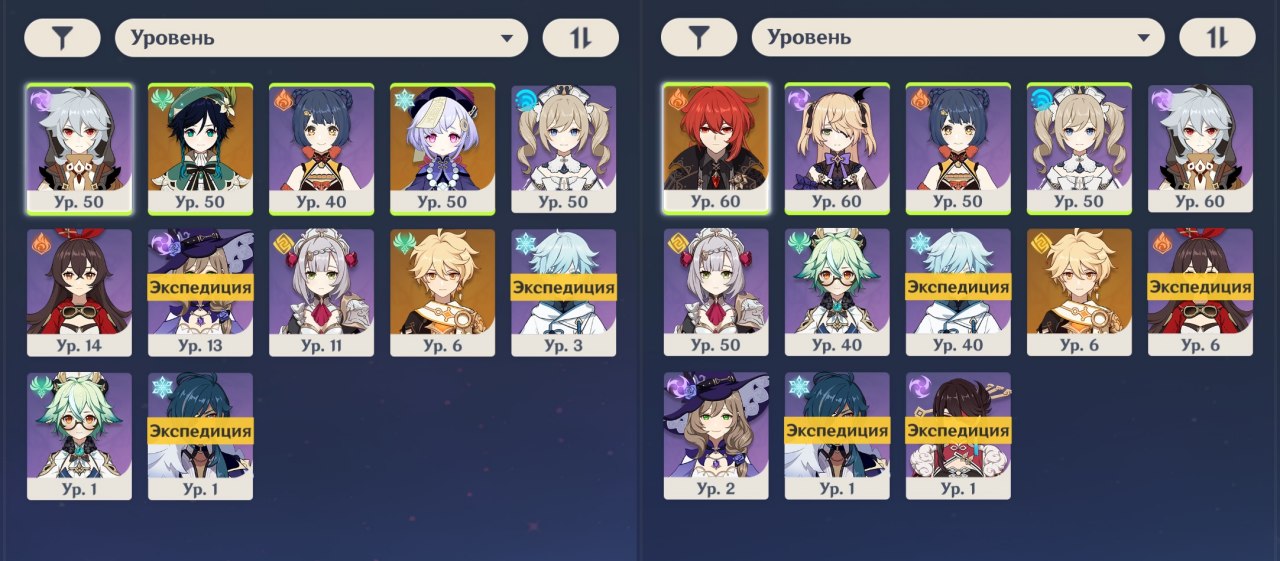Select the level 13 Lisa card
This screenshot has height=561, width=1280.
point(201,292)
